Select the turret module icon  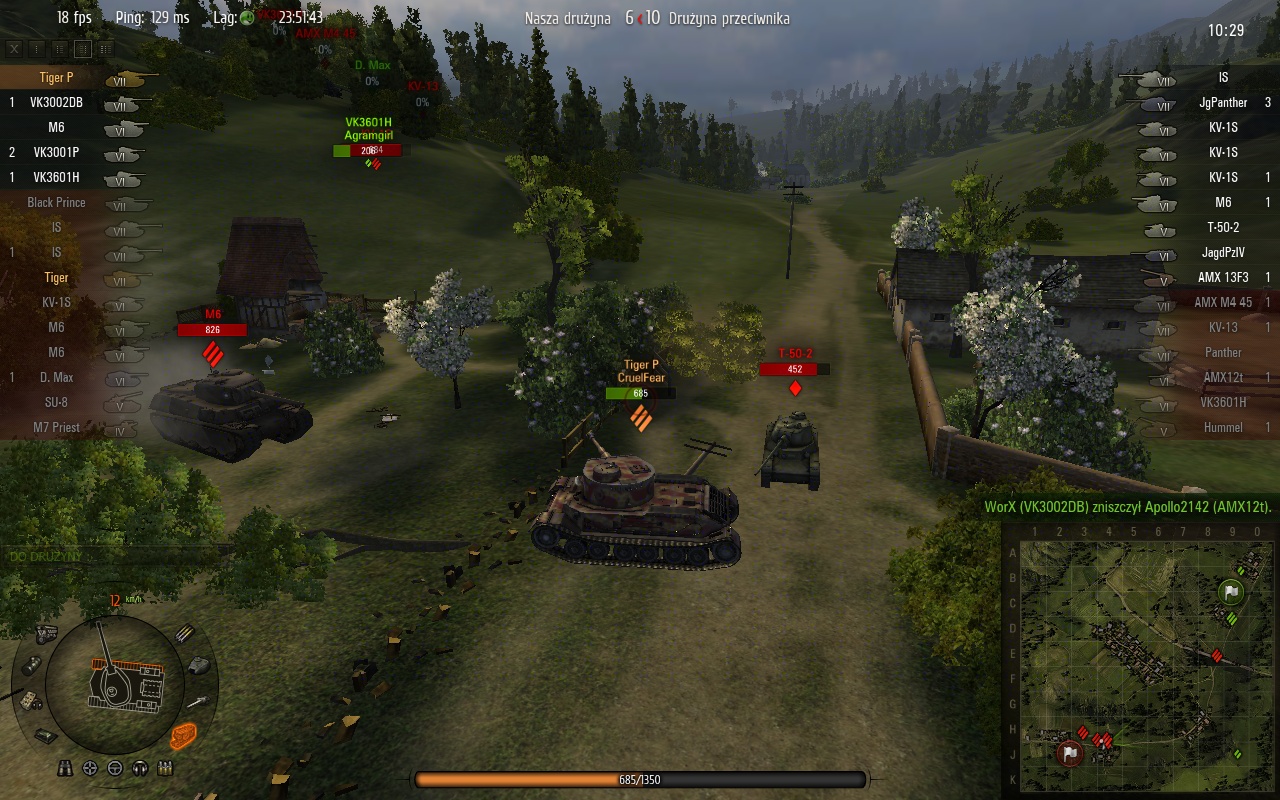pyautogui.click(x=199, y=664)
